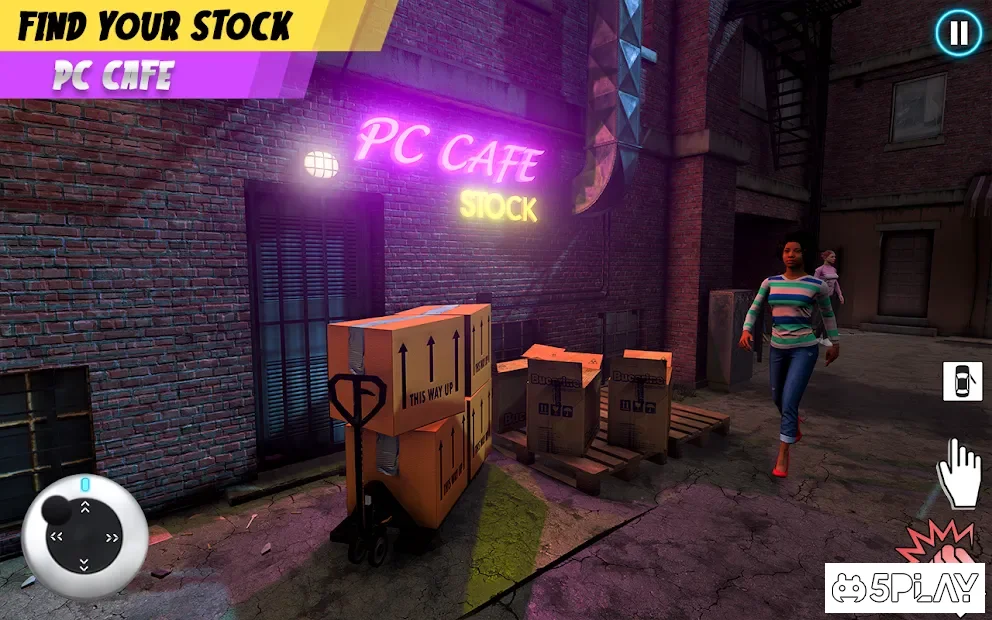Tap the joystick's up arrows
Viewport: 992px width, 620px height.
[84, 508]
